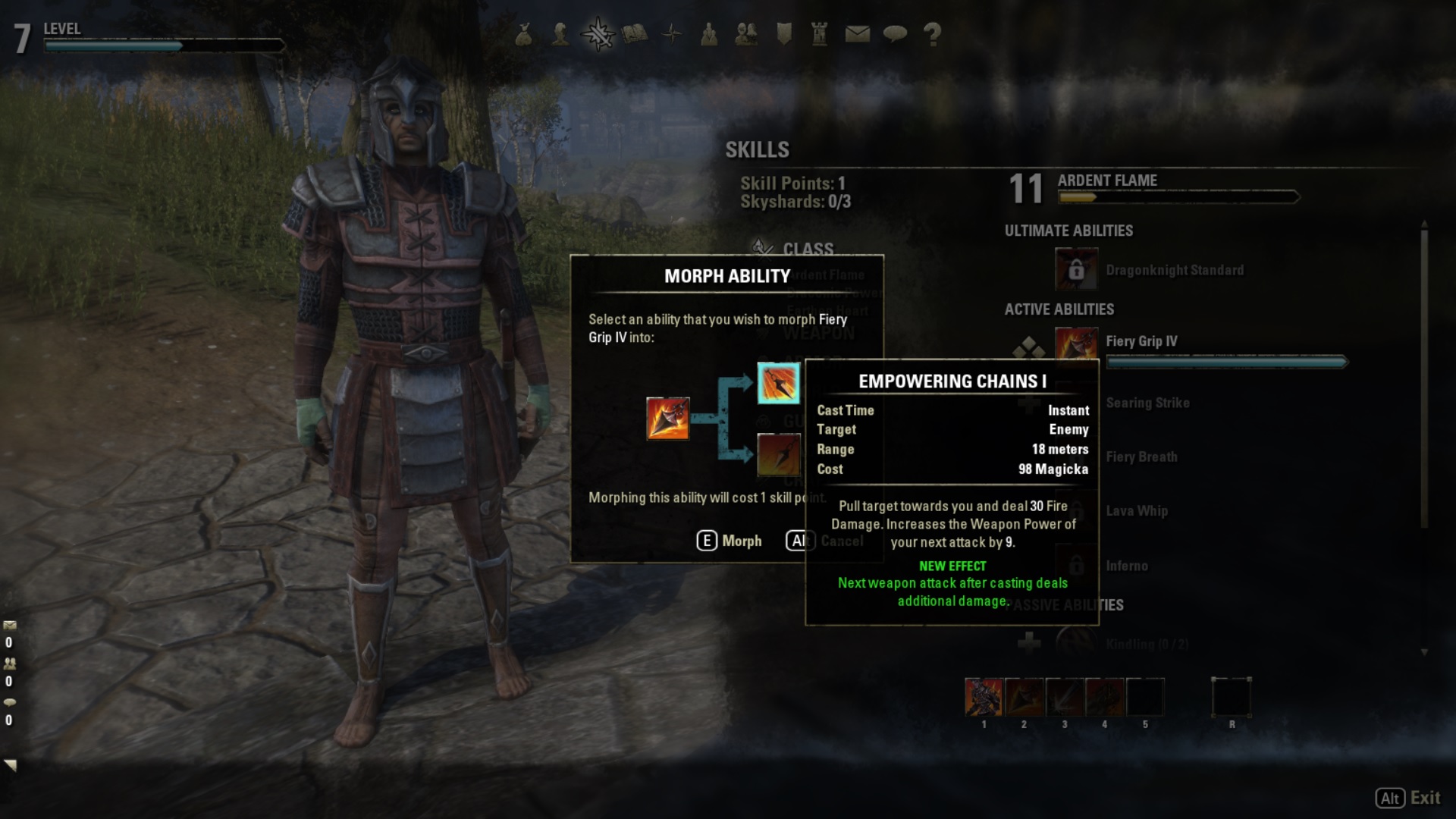Screen dimensions: 1456x819
Task: Open the guild banner icon
Action: click(783, 34)
